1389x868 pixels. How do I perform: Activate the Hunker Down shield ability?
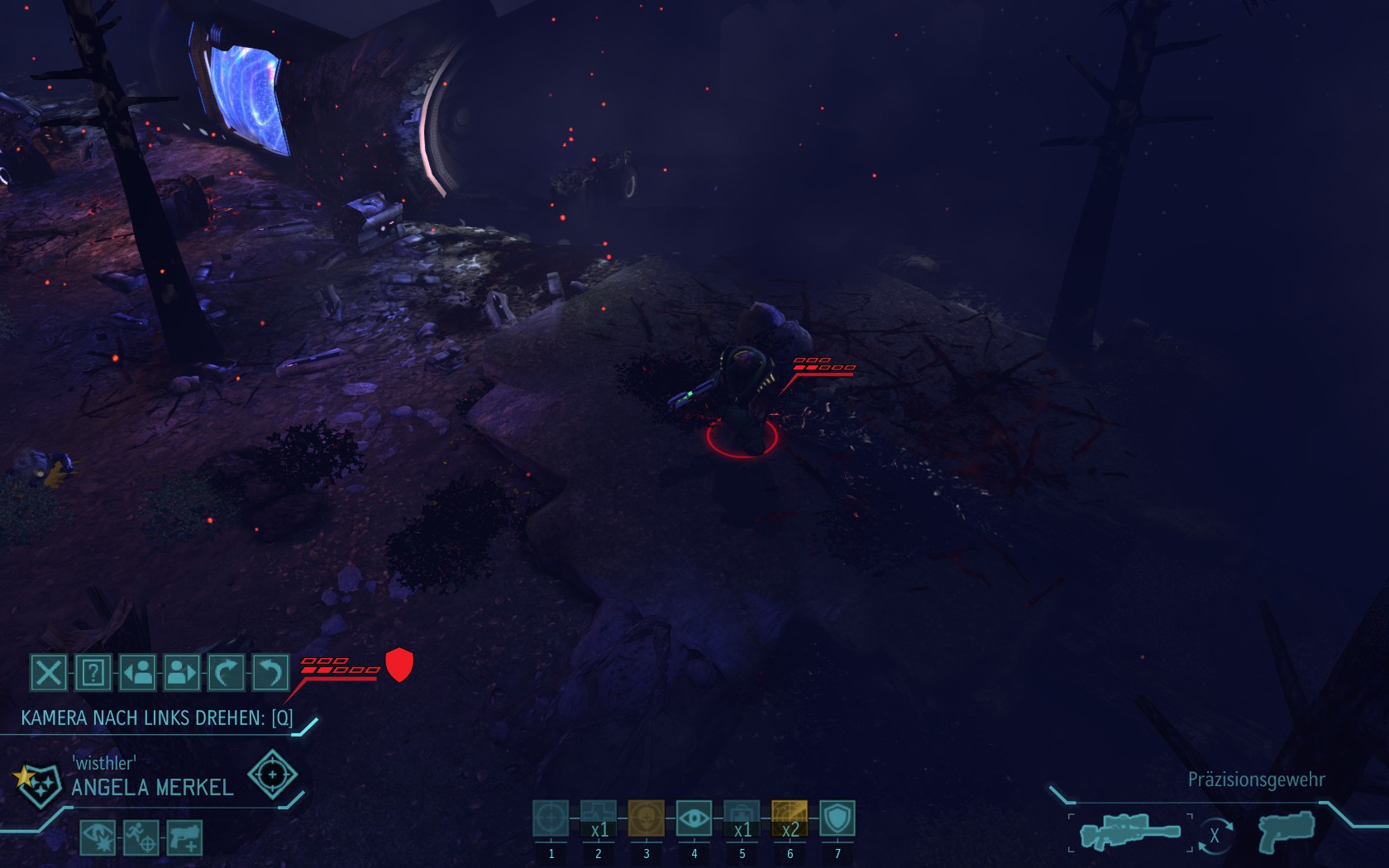[838, 818]
